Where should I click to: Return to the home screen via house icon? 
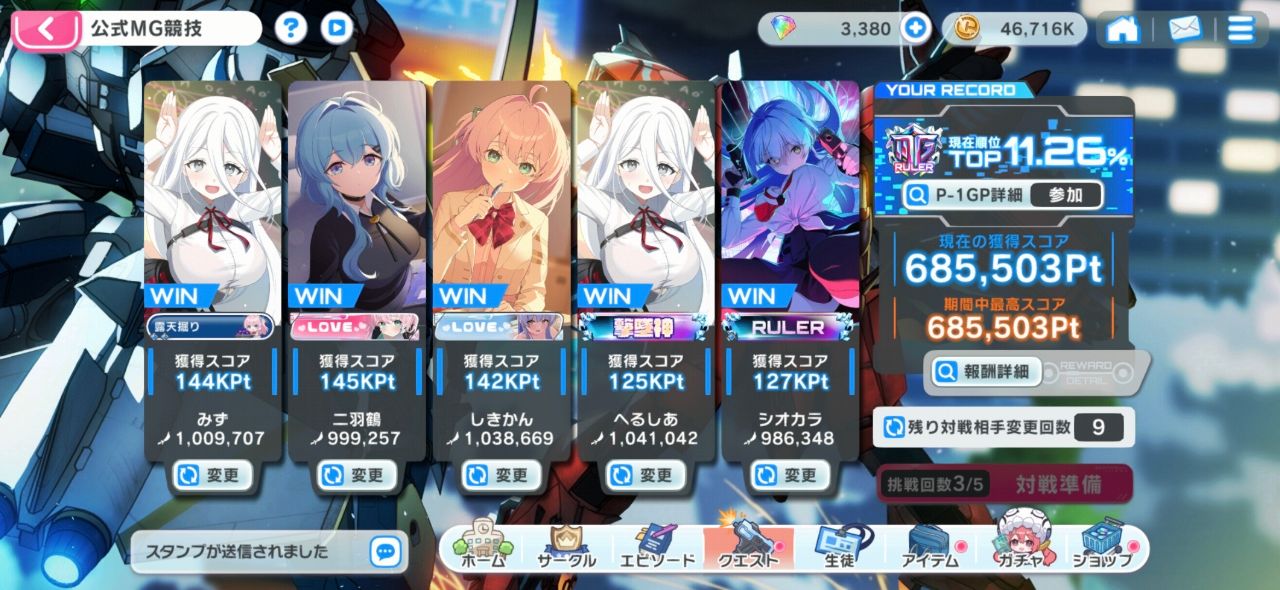click(1123, 29)
